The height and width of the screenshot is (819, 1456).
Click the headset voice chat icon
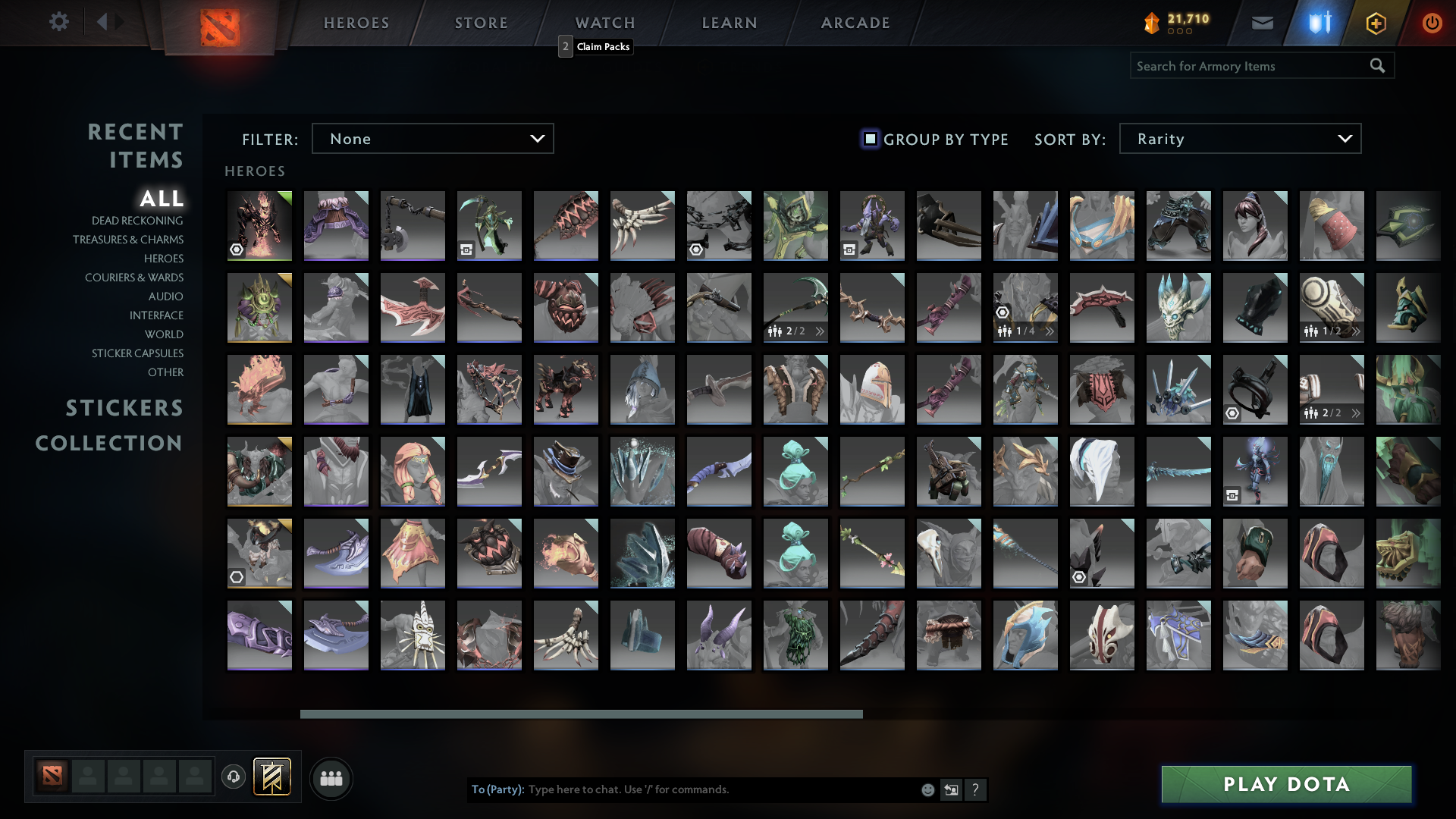pos(233,778)
